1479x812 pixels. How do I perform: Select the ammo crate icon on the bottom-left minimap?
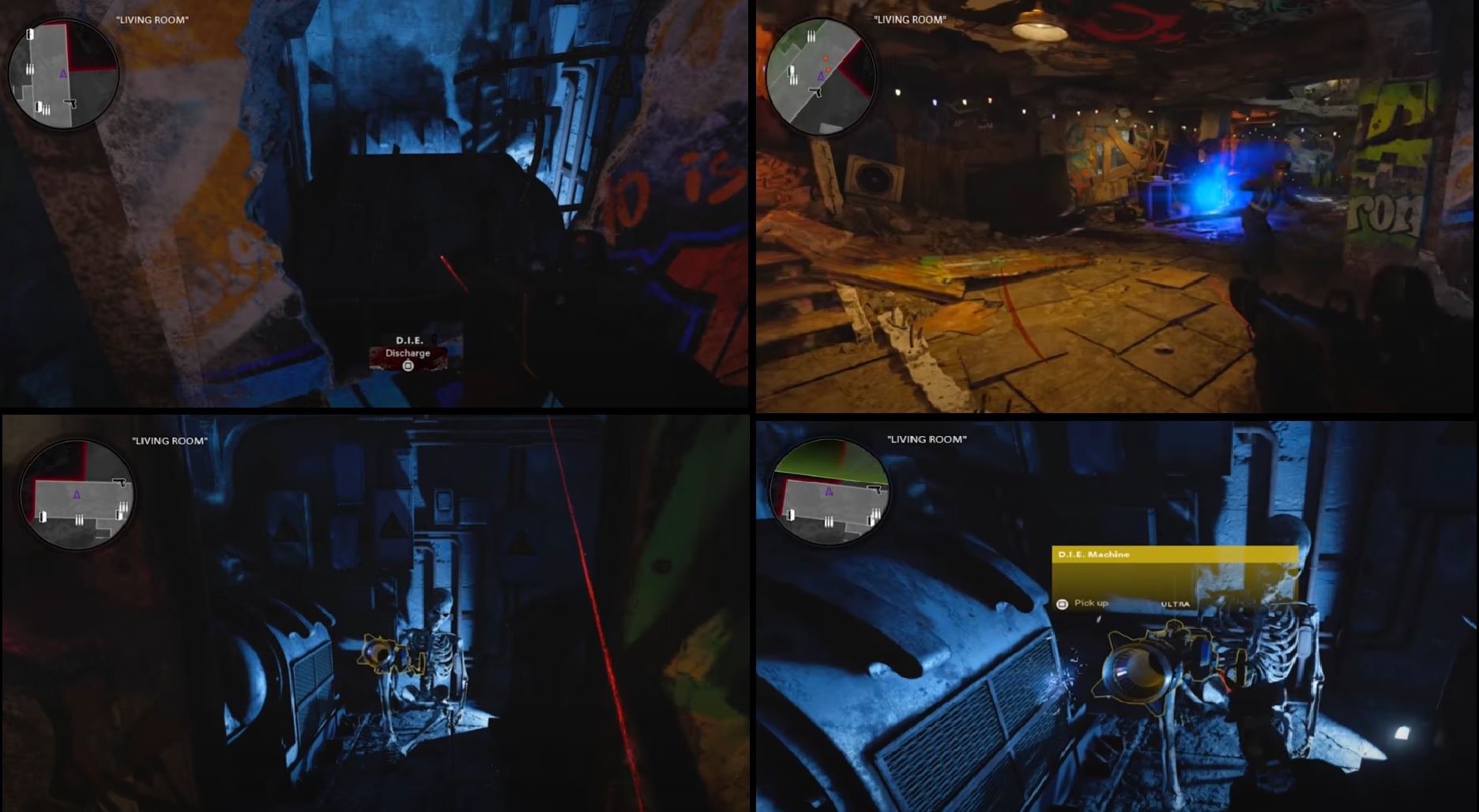pos(80,520)
